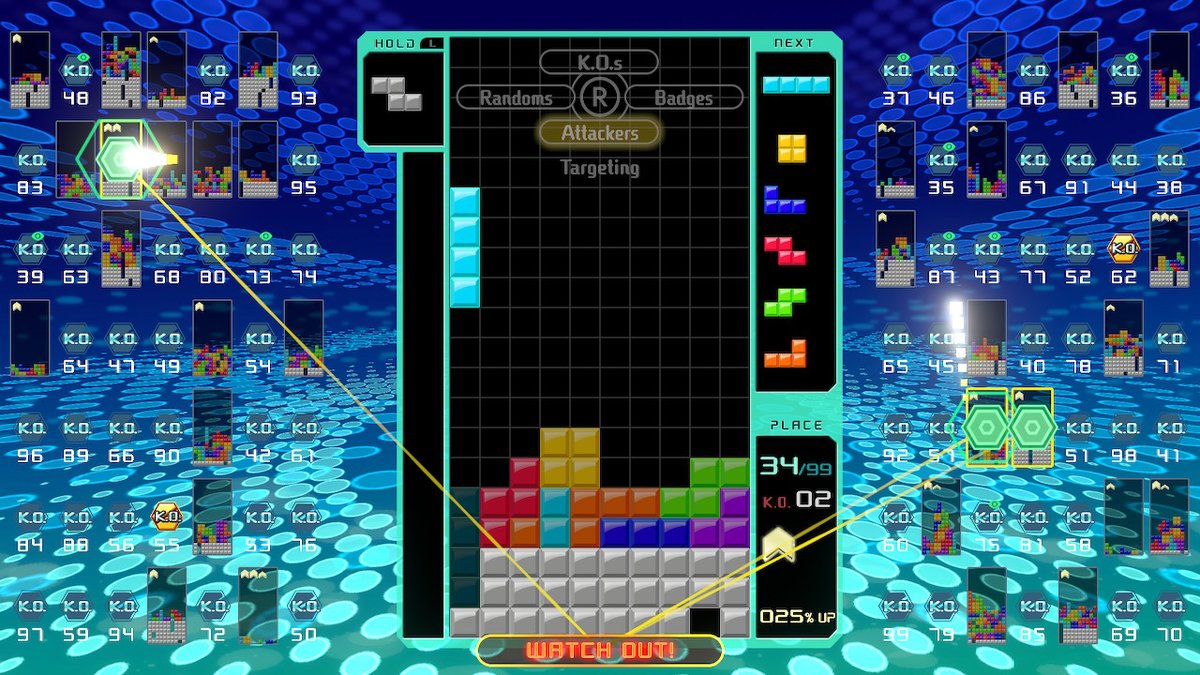
Task: Click the orange L piece in Next queue
Action: (785, 353)
